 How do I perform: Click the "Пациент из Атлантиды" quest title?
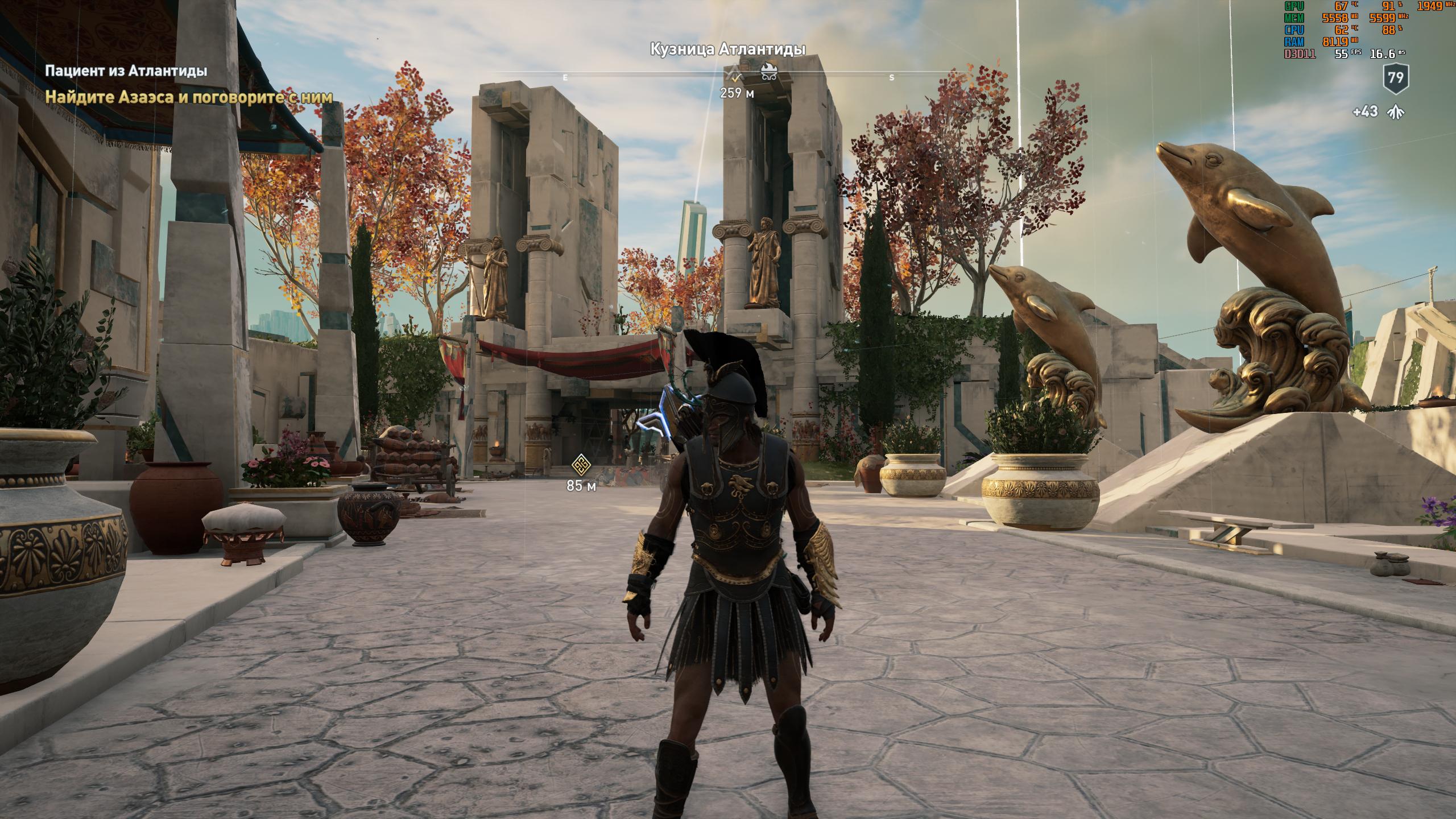tap(126, 71)
